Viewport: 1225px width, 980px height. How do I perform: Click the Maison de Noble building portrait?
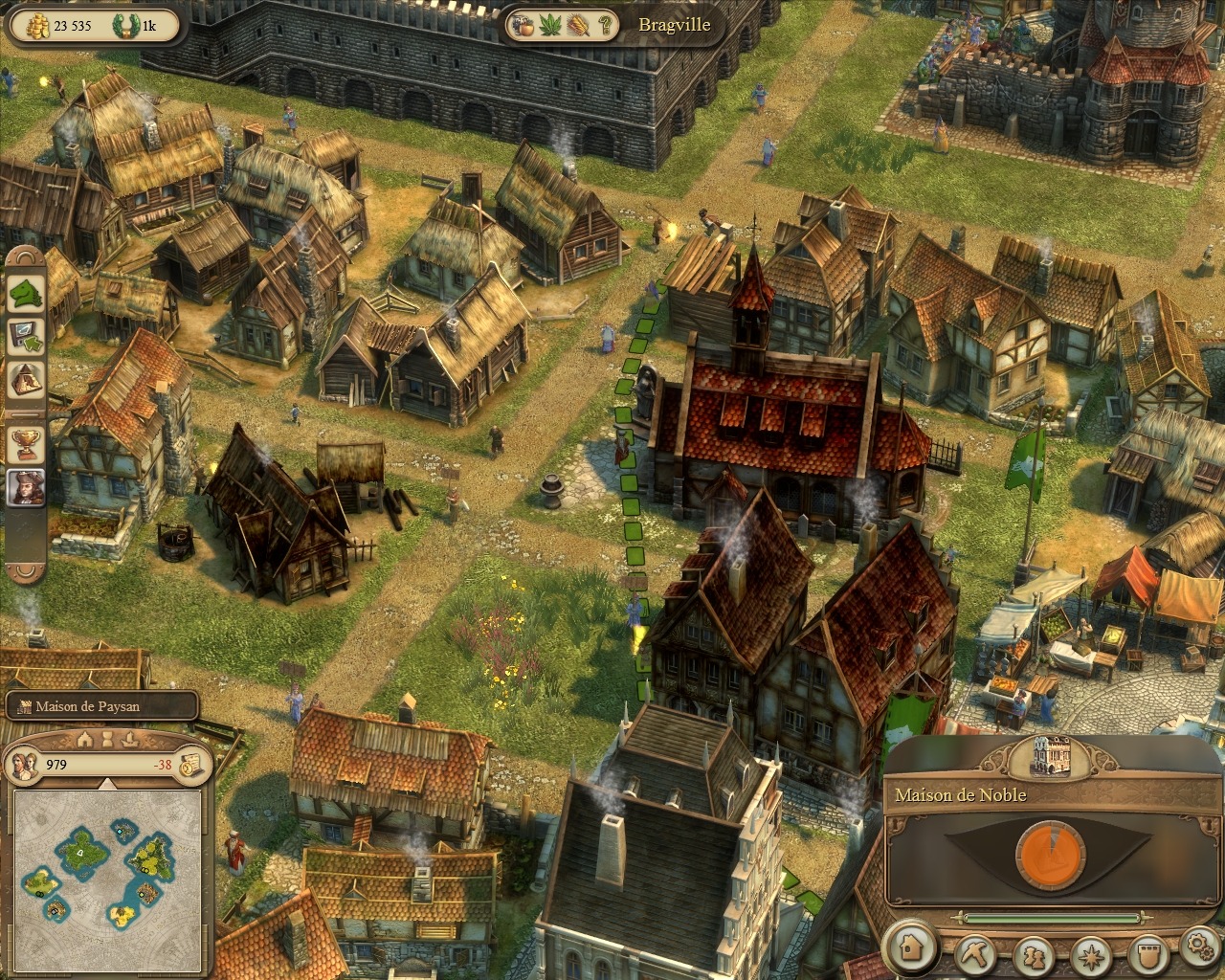tap(1050, 757)
